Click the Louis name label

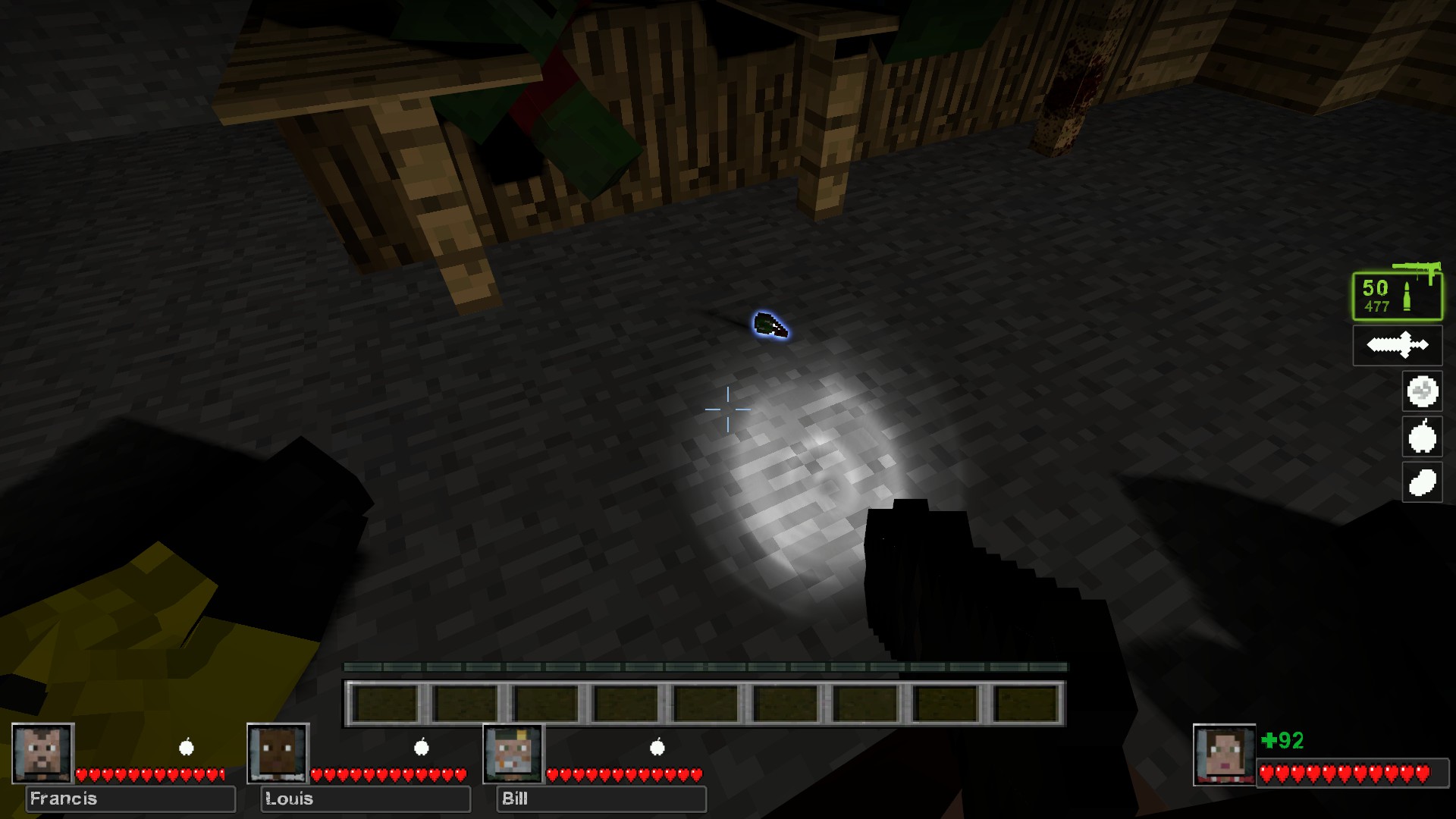coord(366,799)
